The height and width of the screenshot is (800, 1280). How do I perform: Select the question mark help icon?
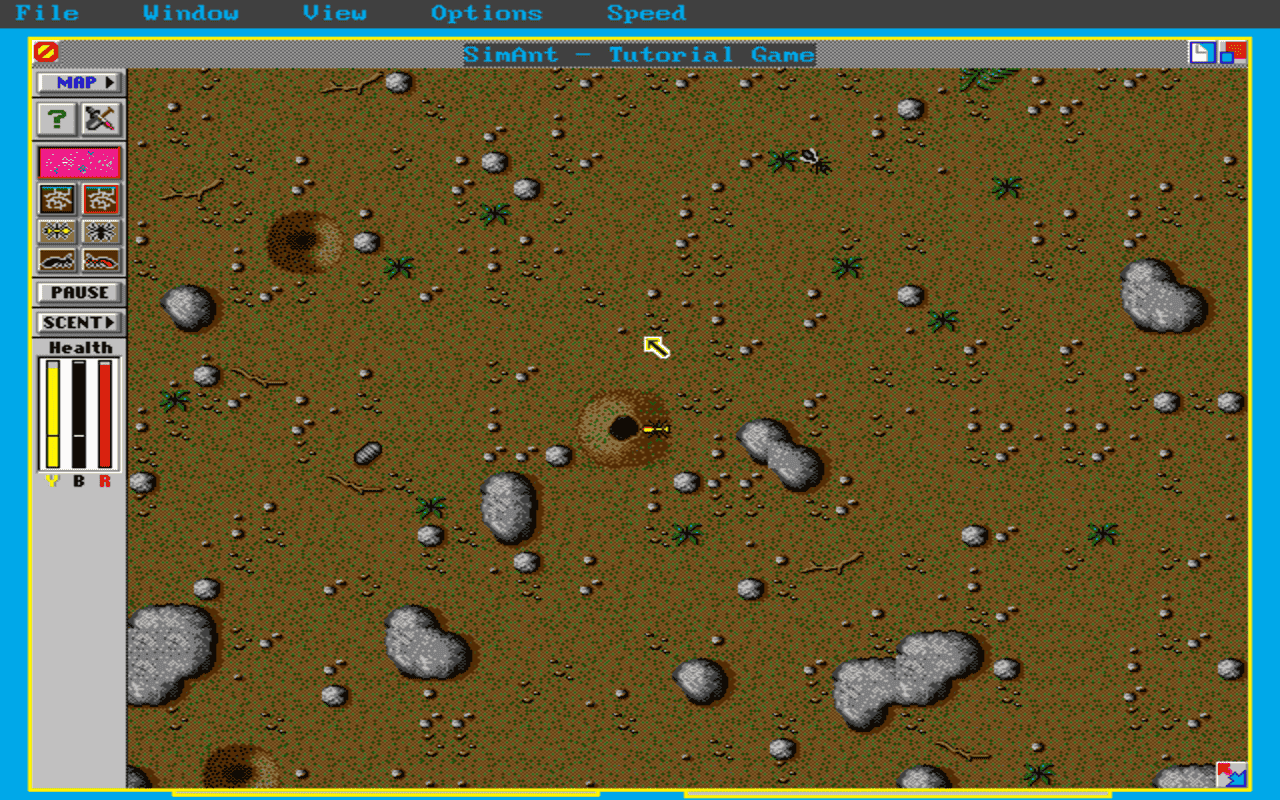57,119
